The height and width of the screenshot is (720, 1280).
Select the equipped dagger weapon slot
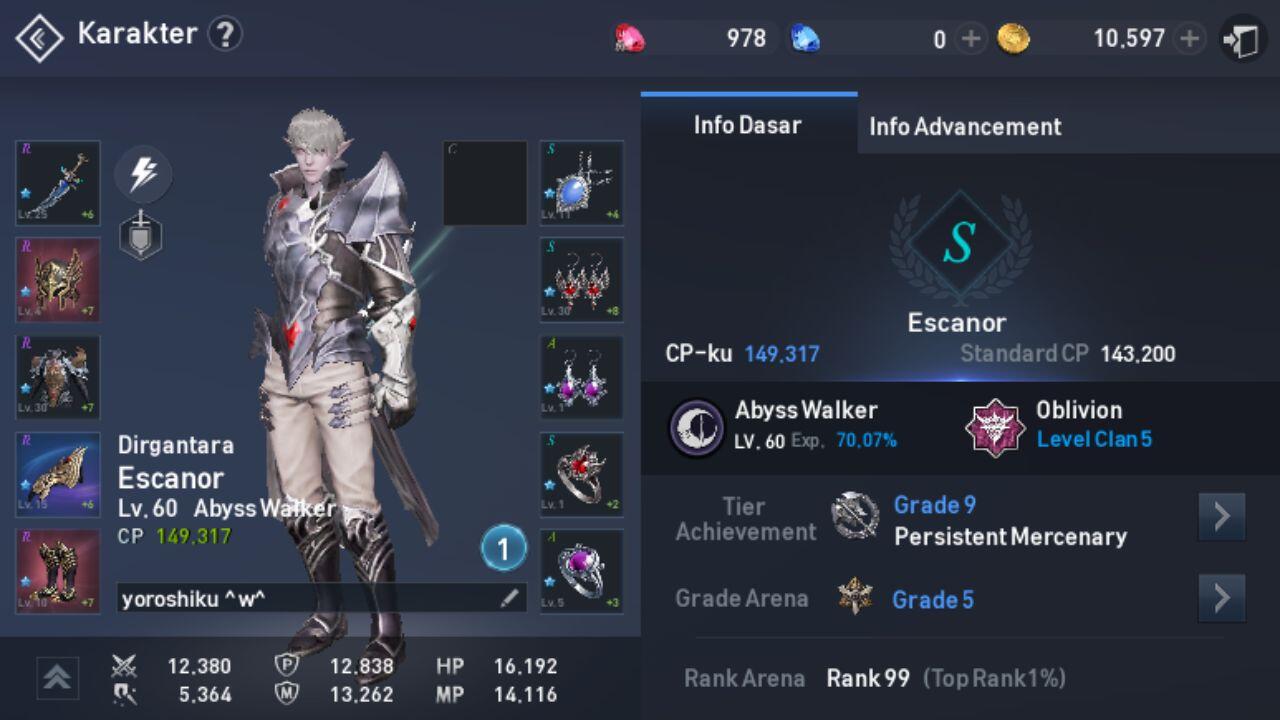(58, 183)
